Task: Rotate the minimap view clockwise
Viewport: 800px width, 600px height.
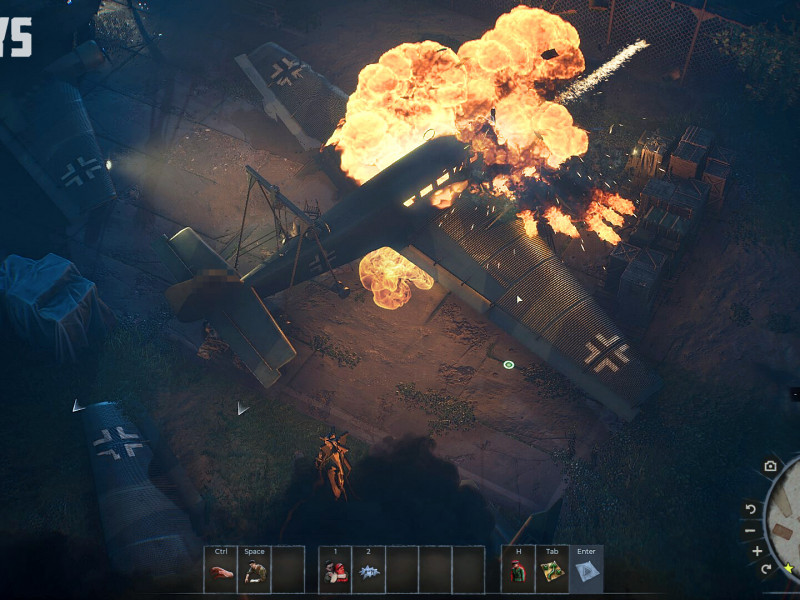Action: click(x=766, y=569)
